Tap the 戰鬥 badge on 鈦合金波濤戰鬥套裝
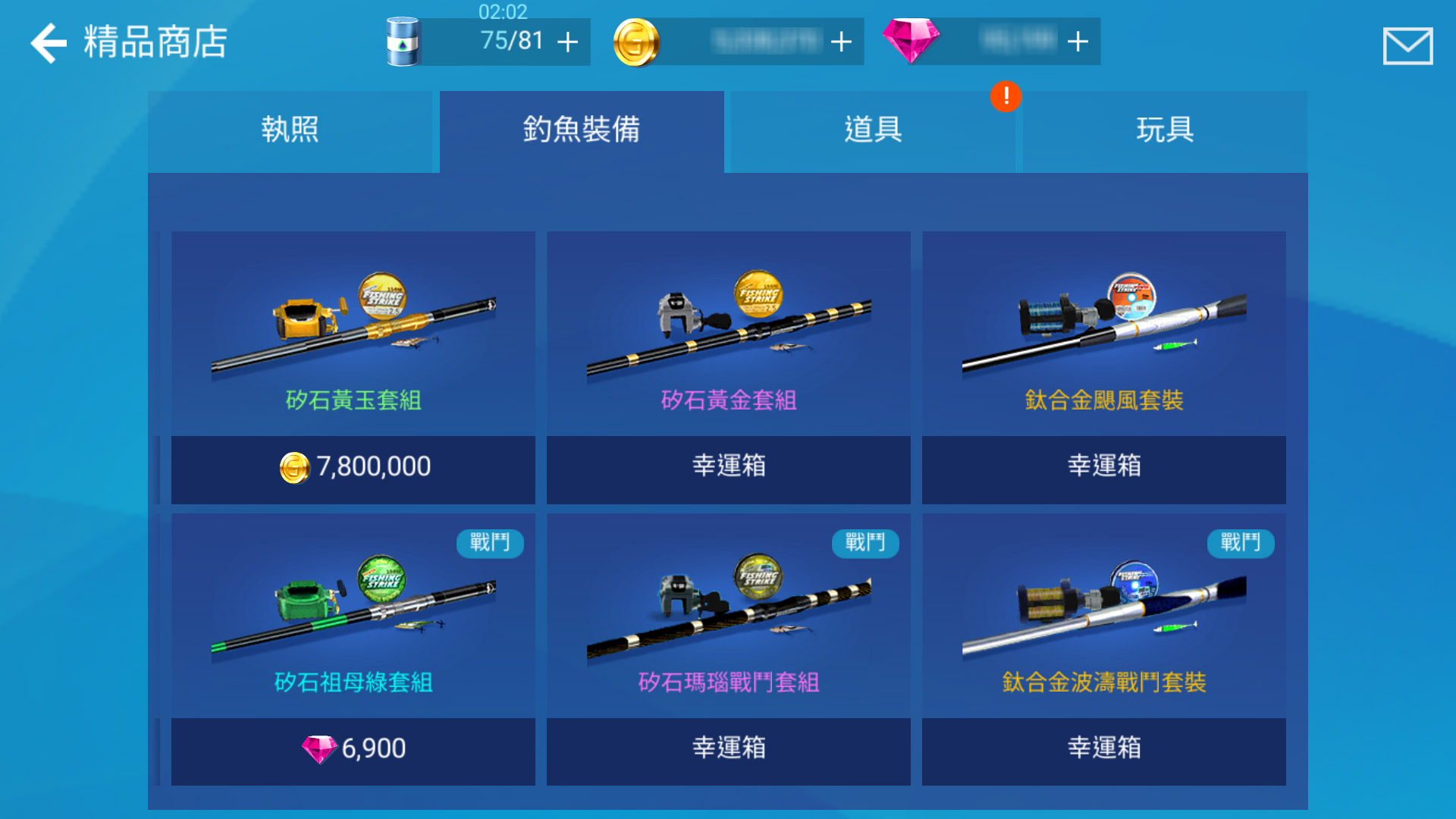Screen dimensions: 1456x819 click(x=1241, y=544)
